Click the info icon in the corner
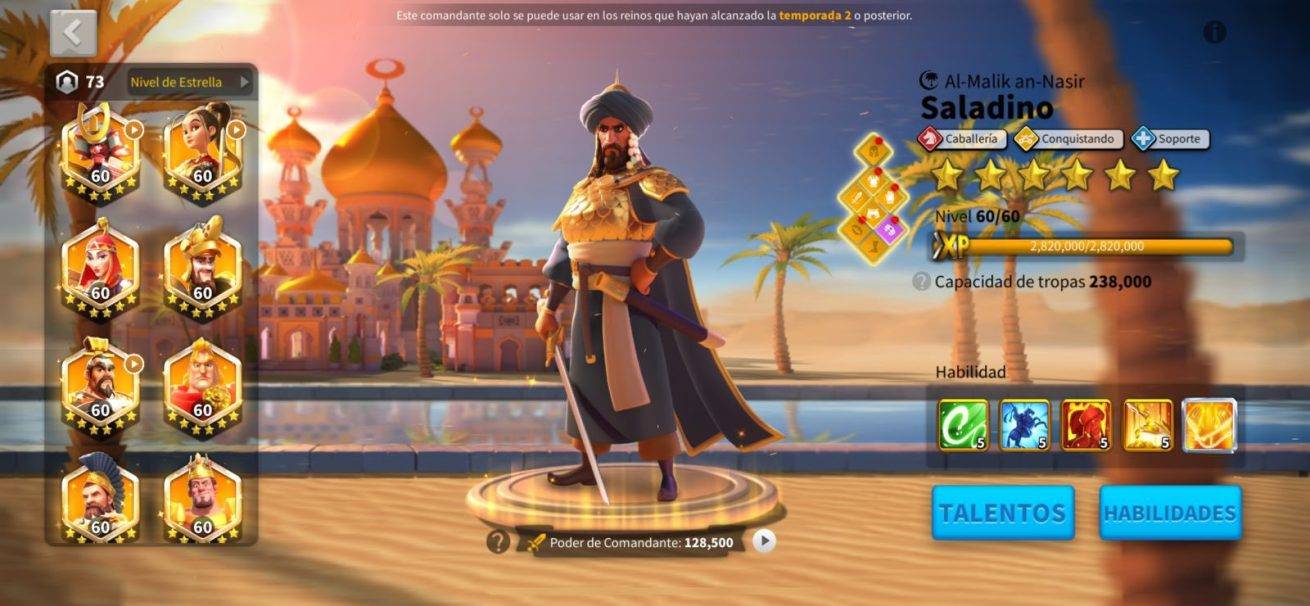1310x606 pixels. [x=1214, y=32]
